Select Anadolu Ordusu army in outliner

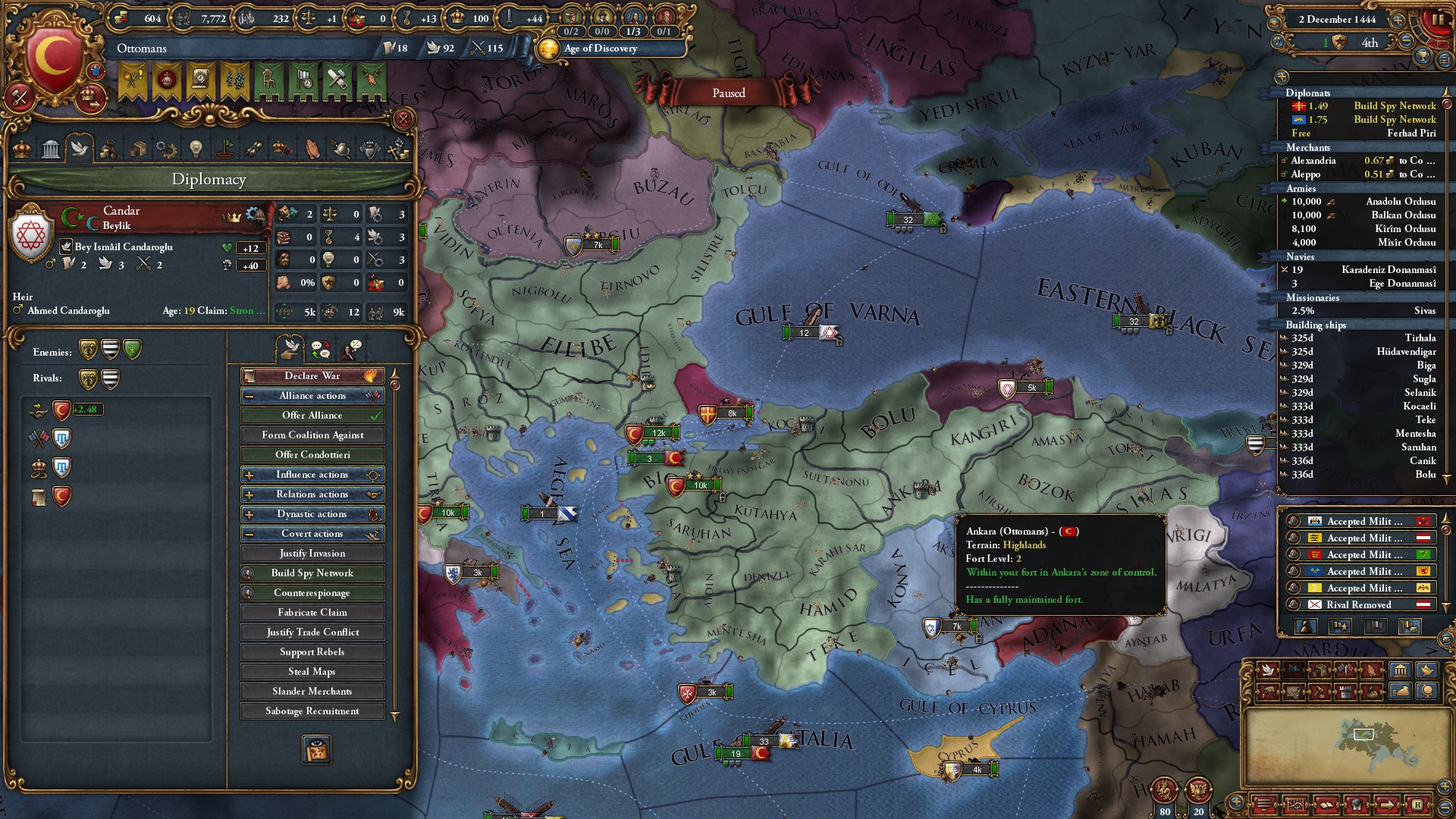[x=1400, y=202]
